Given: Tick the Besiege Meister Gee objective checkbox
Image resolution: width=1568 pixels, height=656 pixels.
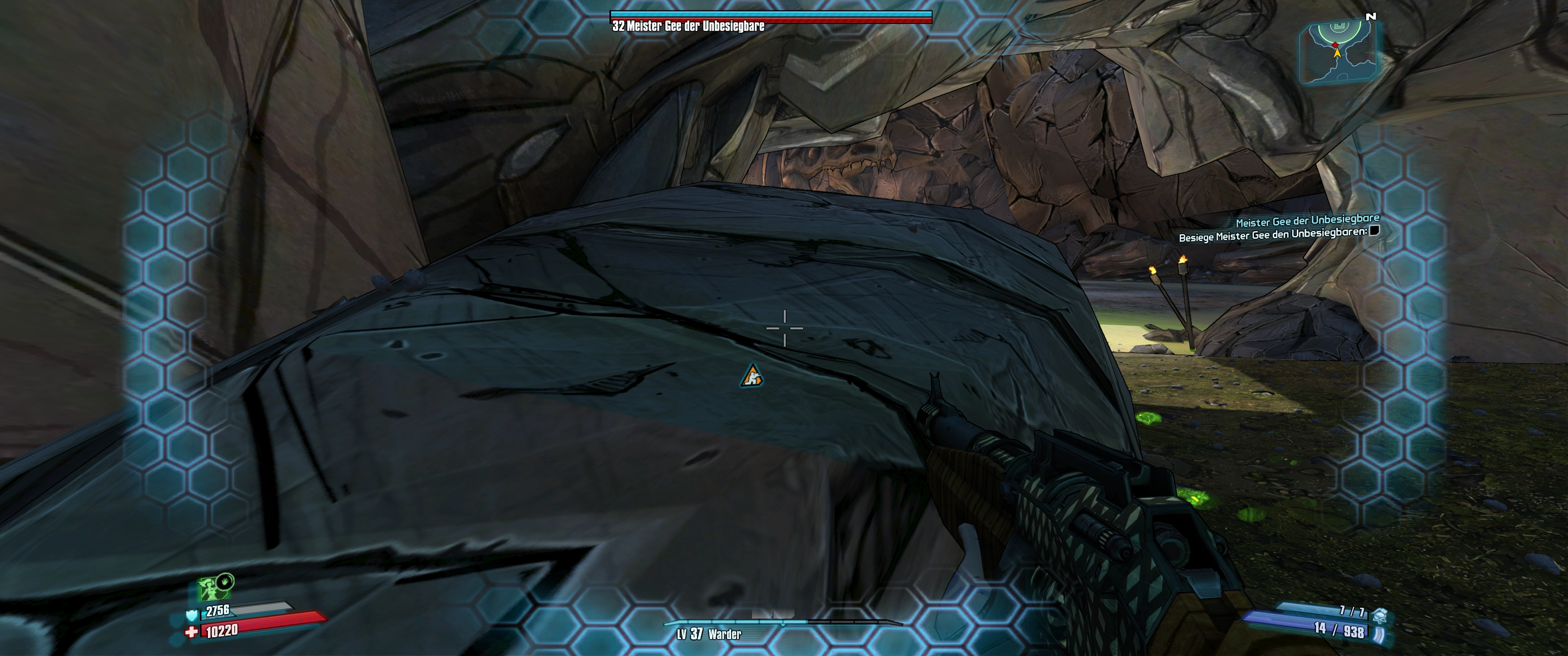Looking at the screenshot, I should [x=1374, y=230].
